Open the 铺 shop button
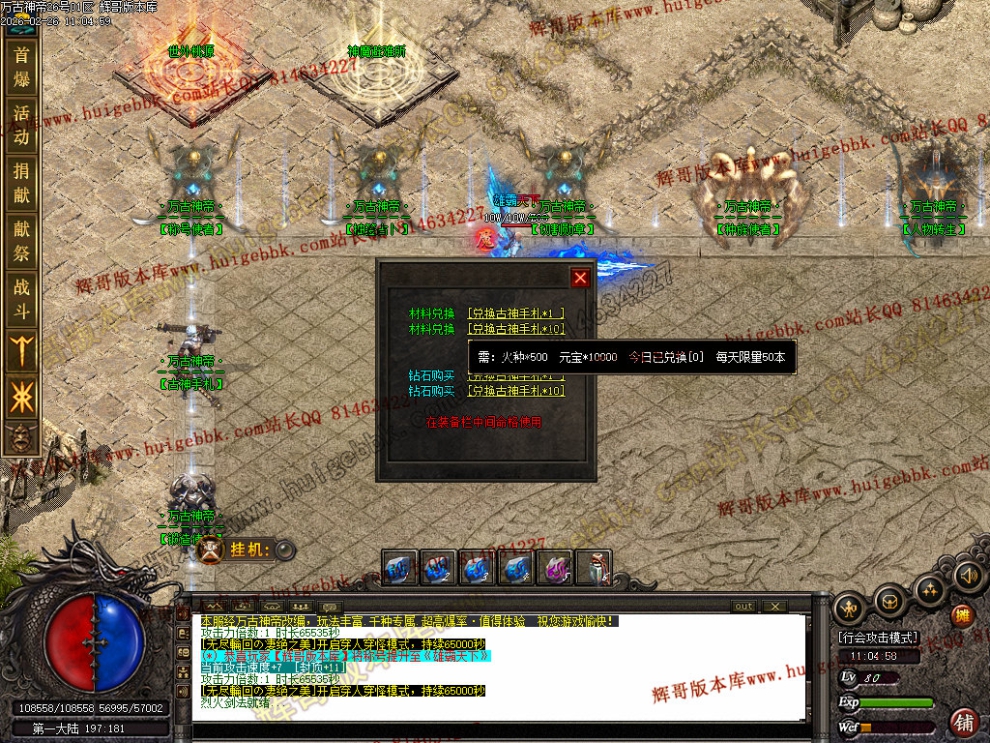990x743 pixels. pyautogui.click(x=965, y=721)
